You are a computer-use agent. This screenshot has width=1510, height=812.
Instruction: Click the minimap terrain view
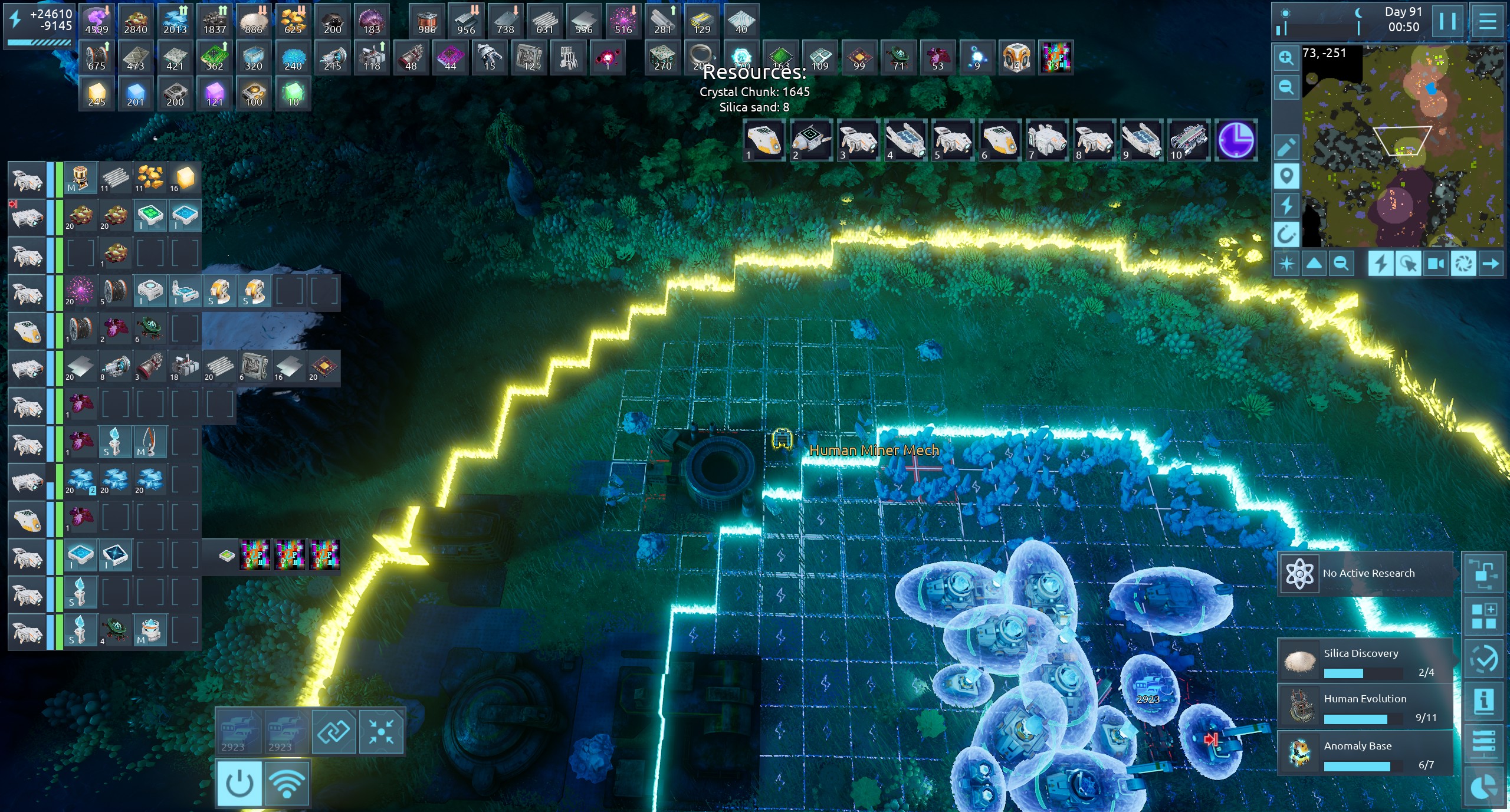pos(1403,146)
